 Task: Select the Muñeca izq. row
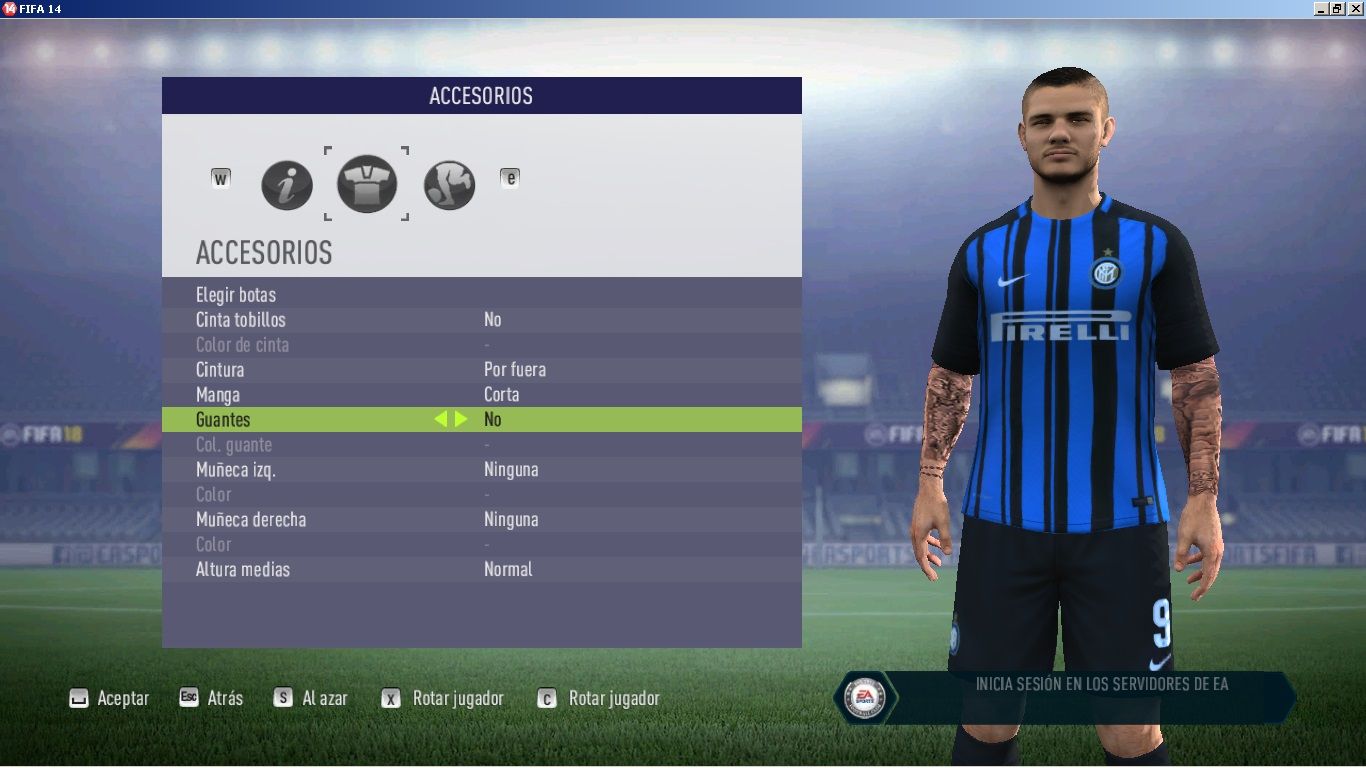[235, 470]
